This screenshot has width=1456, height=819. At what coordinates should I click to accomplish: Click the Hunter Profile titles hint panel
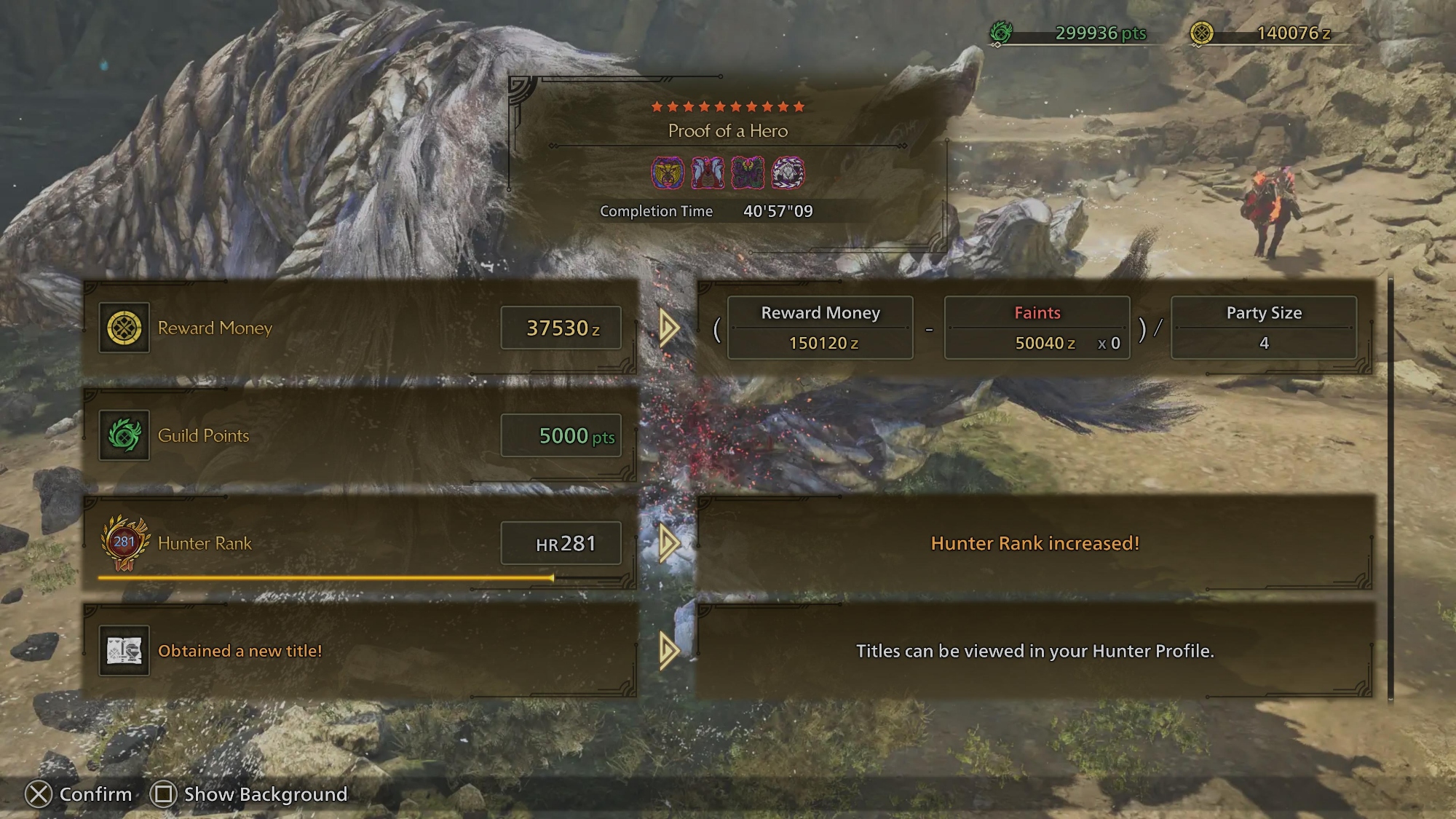1034,651
